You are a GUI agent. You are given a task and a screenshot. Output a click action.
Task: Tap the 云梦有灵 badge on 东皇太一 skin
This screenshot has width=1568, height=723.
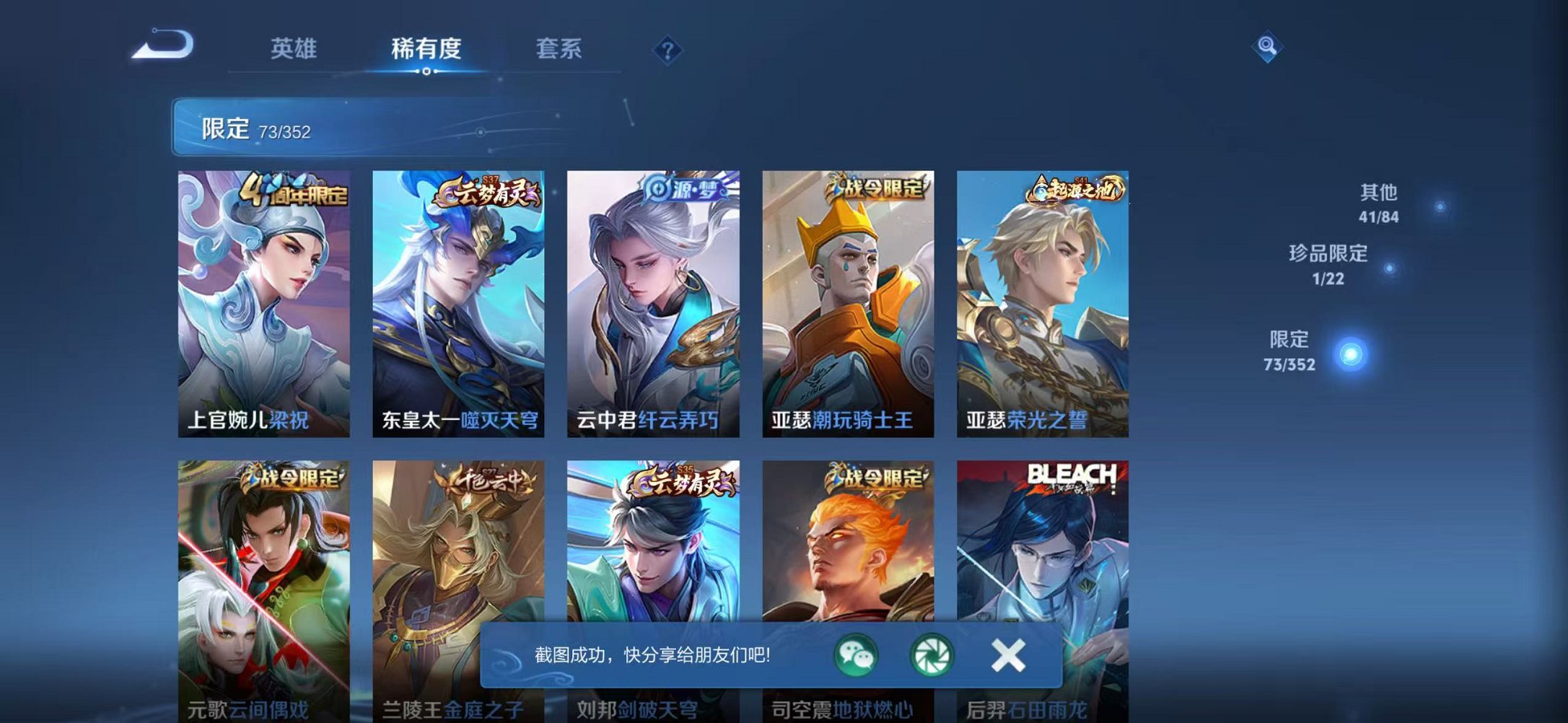tap(486, 192)
